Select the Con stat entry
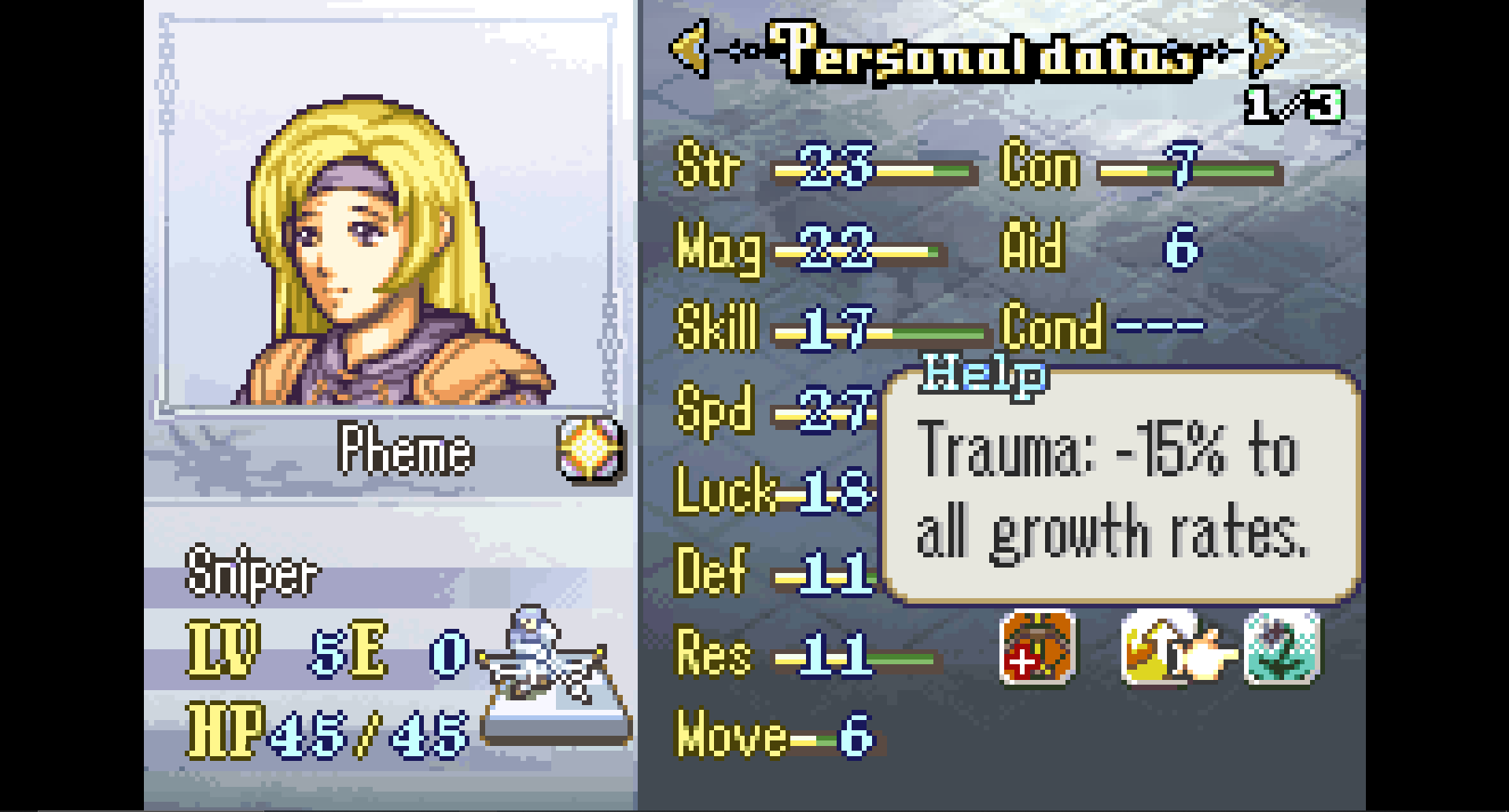Image resolution: width=1509 pixels, height=812 pixels. [1140, 167]
